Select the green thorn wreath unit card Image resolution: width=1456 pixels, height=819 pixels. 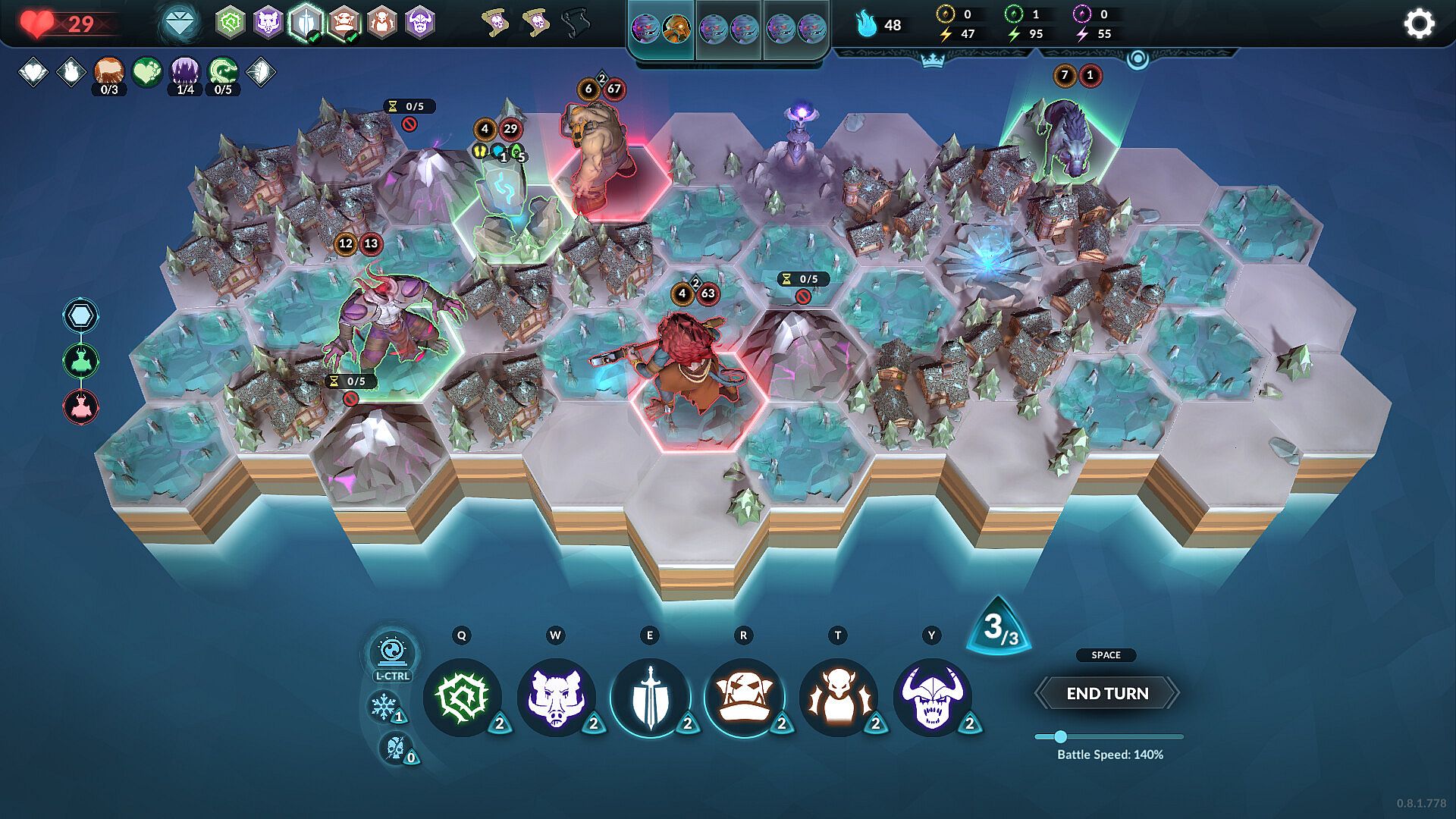tap(462, 697)
